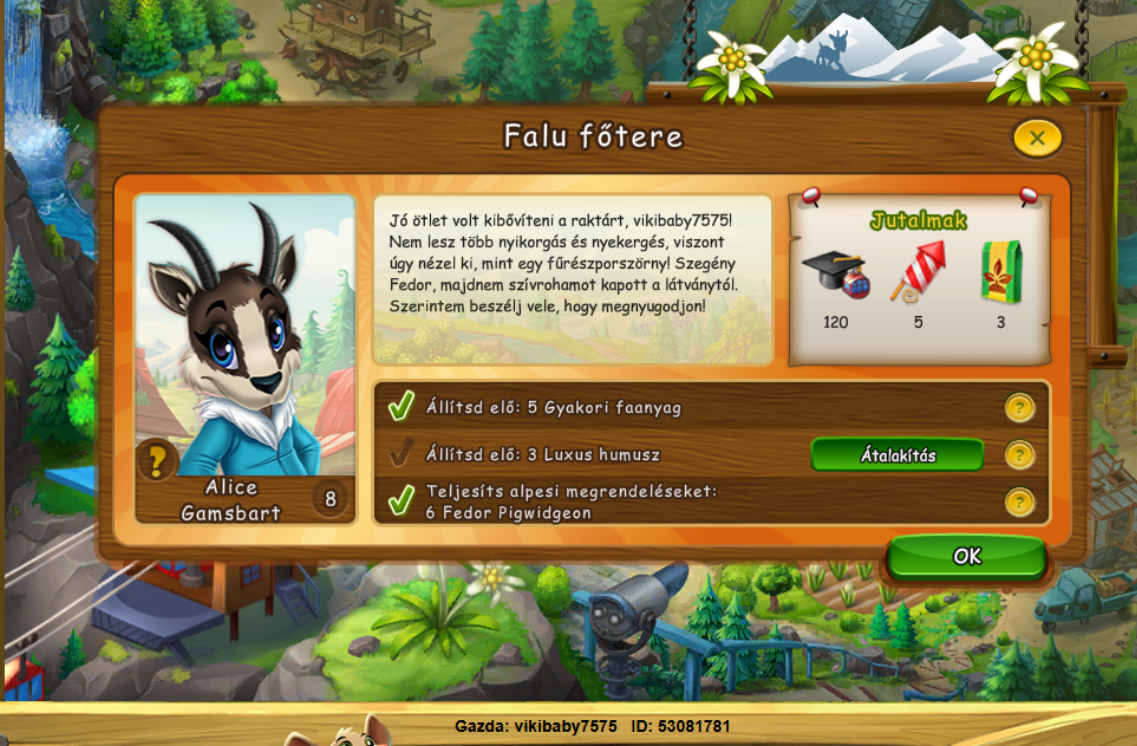
Task: Confirm the quest with the OK button
Action: (966, 556)
